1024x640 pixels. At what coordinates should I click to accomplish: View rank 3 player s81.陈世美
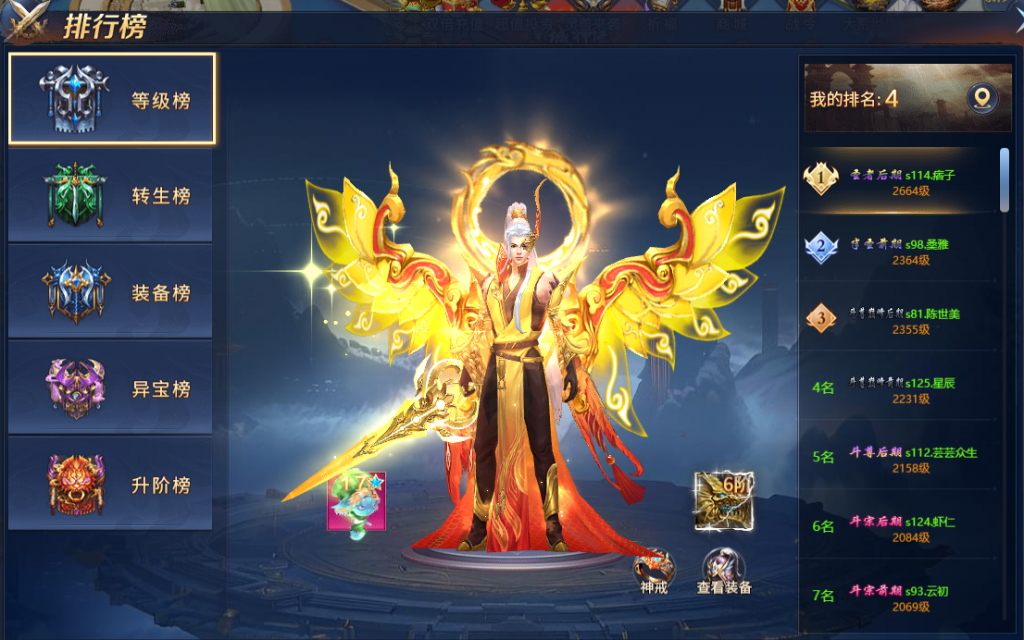(x=900, y=320)
